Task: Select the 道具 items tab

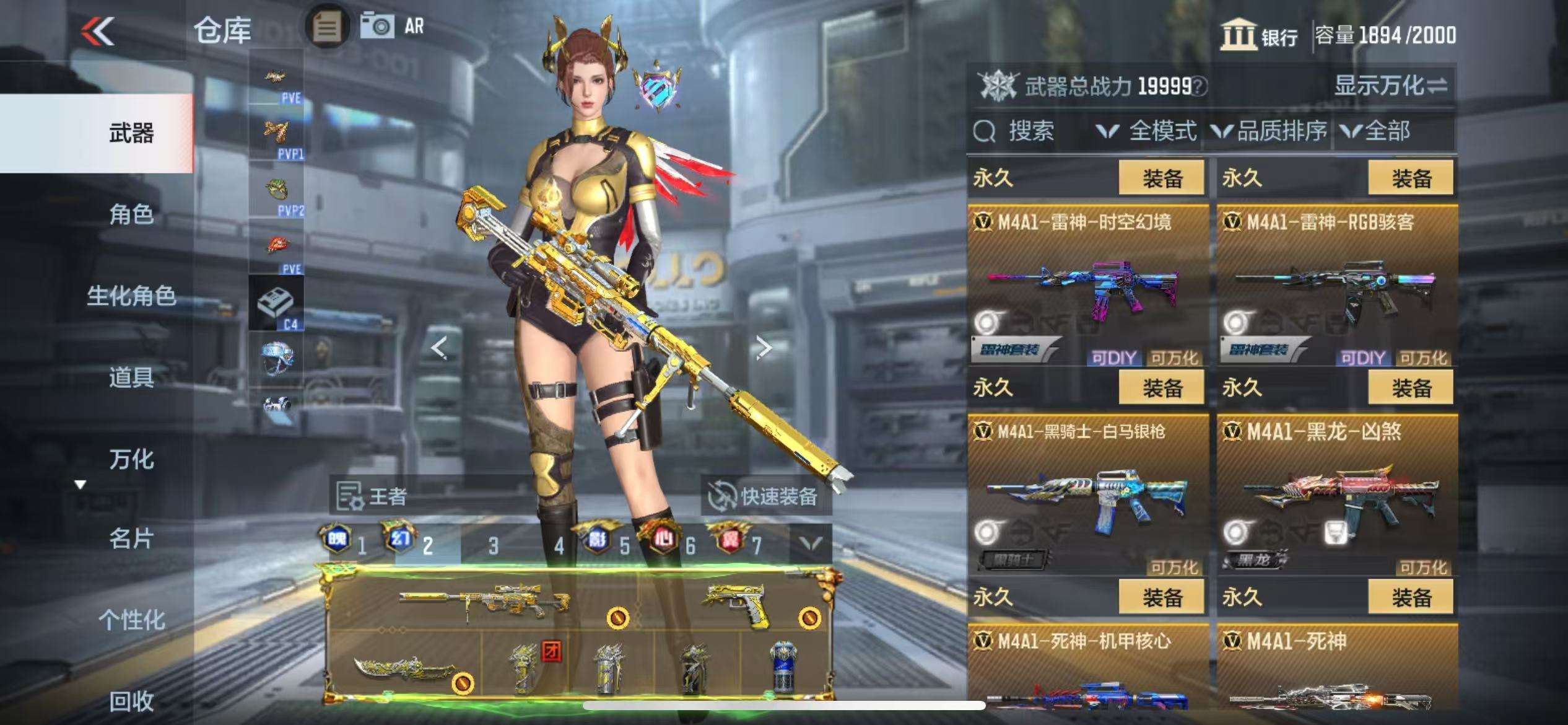Action: [x=131, y=377]
